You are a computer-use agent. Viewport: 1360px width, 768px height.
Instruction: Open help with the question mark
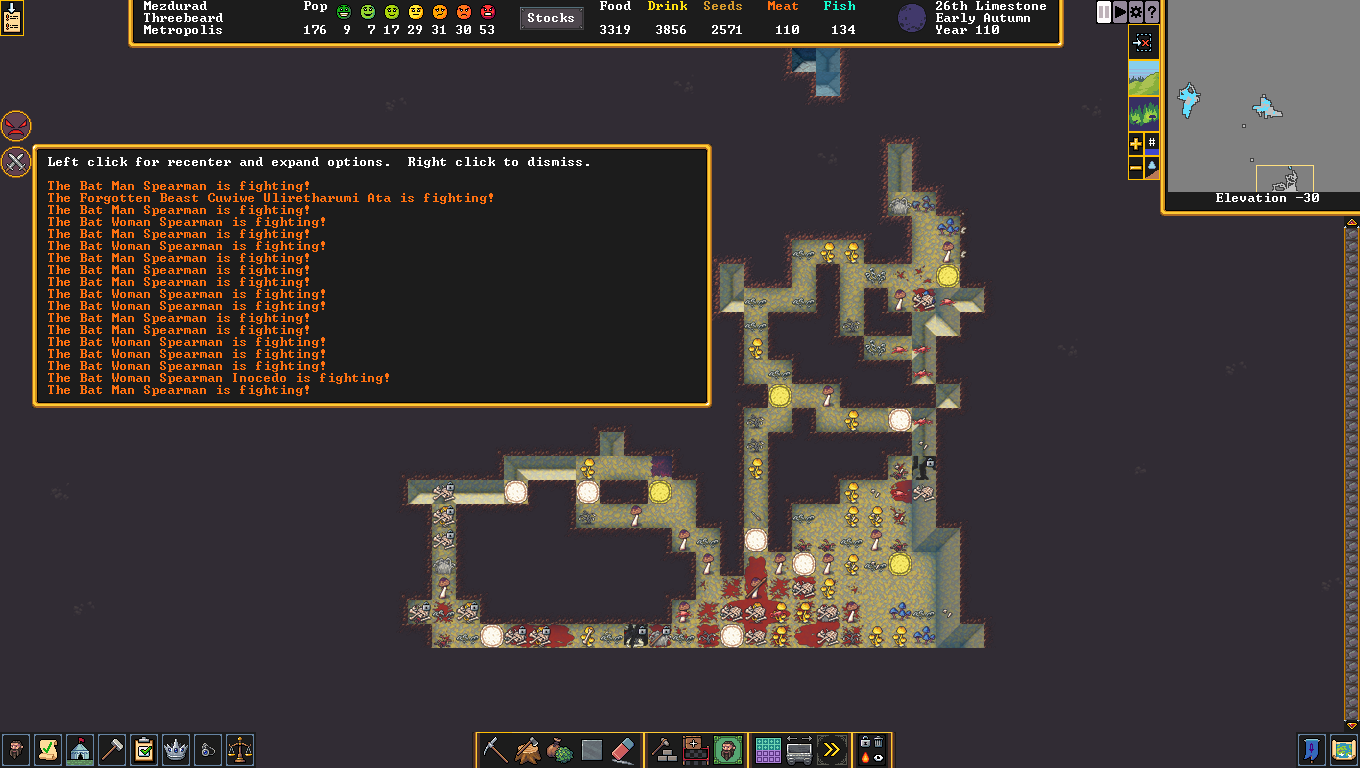(1152, 12)
